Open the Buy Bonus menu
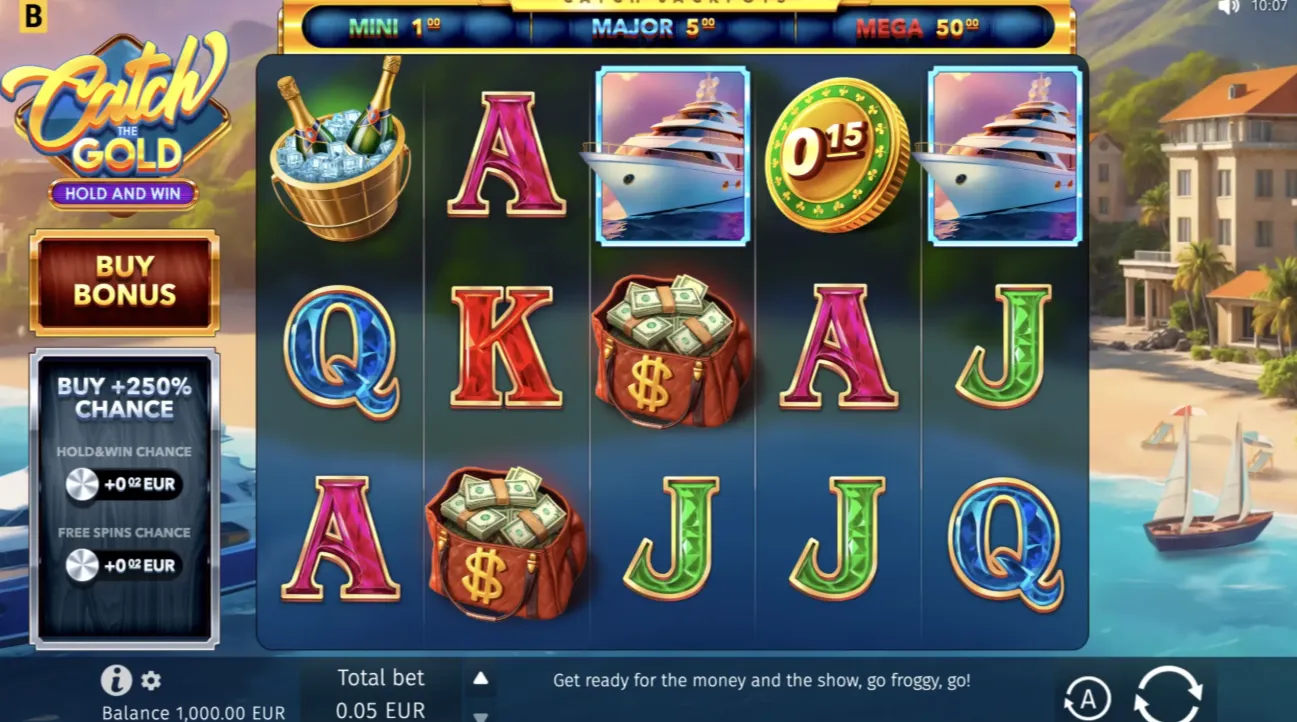Screen dimensions: 1297x722 (x=124, y=281)
